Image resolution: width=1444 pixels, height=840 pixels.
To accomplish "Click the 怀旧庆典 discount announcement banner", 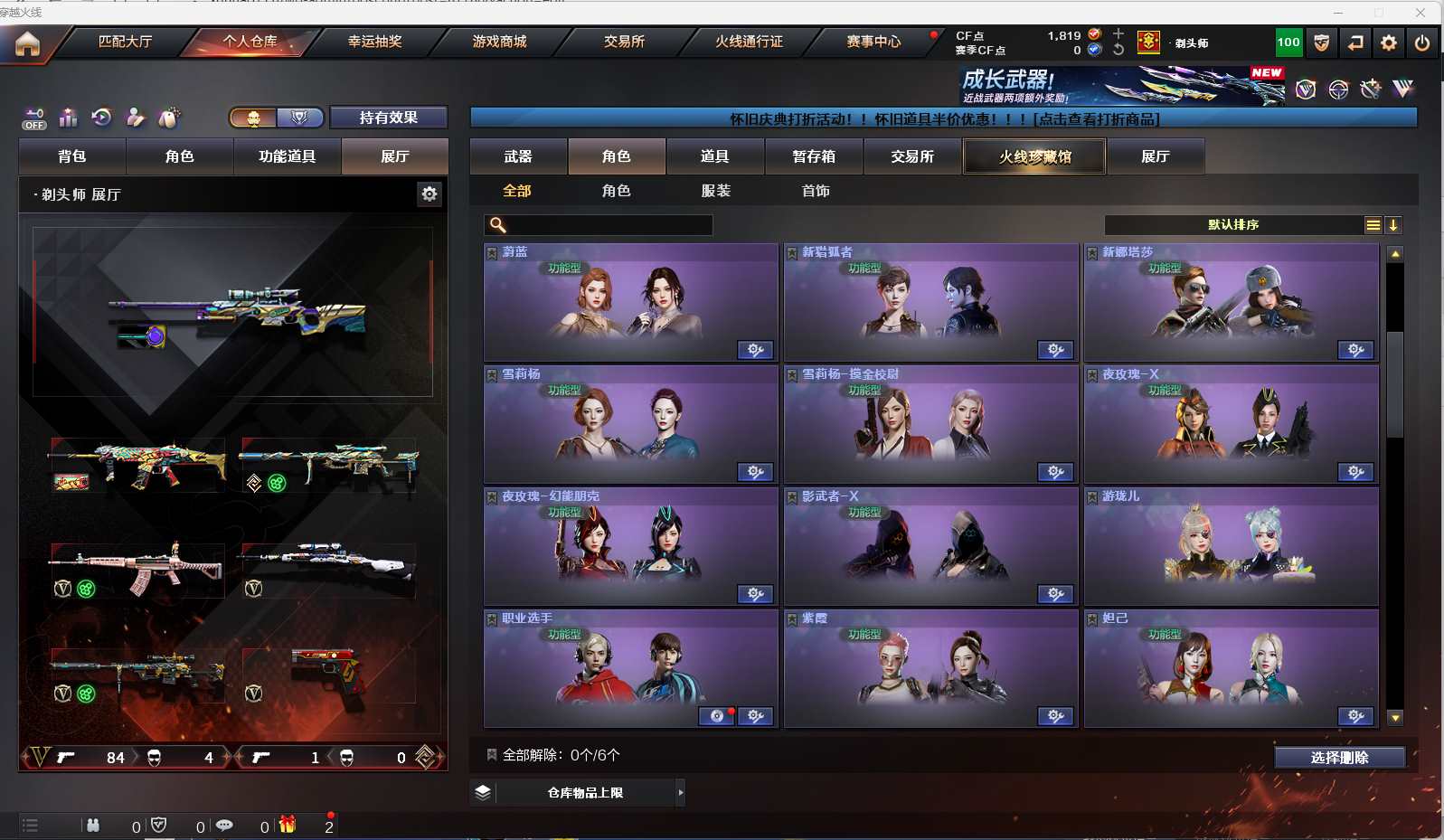I will (x=943, y=118).
